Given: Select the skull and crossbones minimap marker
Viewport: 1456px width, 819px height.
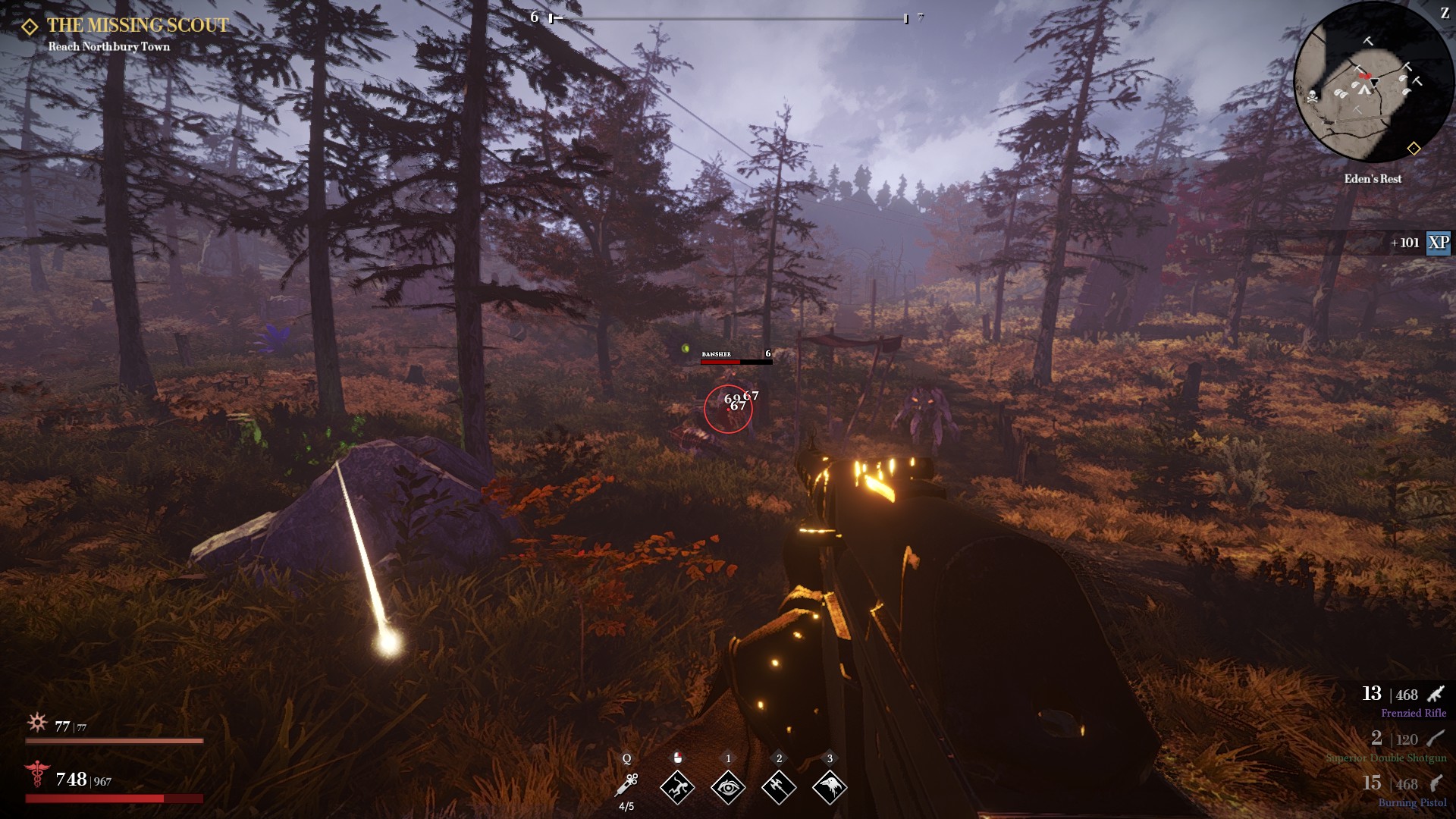Looking at the screenshot, I should click(x=1312, y=96).
